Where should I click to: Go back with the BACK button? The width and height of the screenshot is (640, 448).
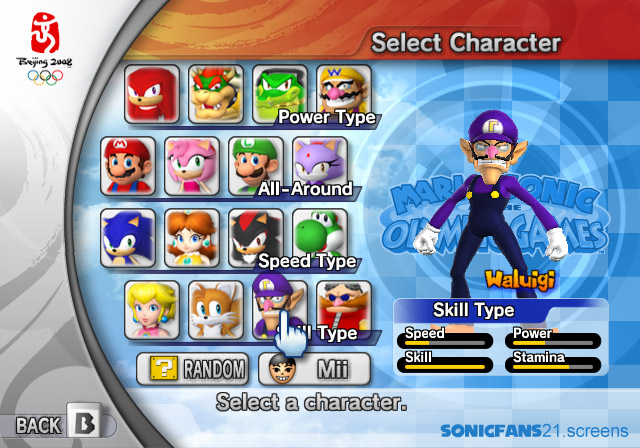(x=57, y=424)
